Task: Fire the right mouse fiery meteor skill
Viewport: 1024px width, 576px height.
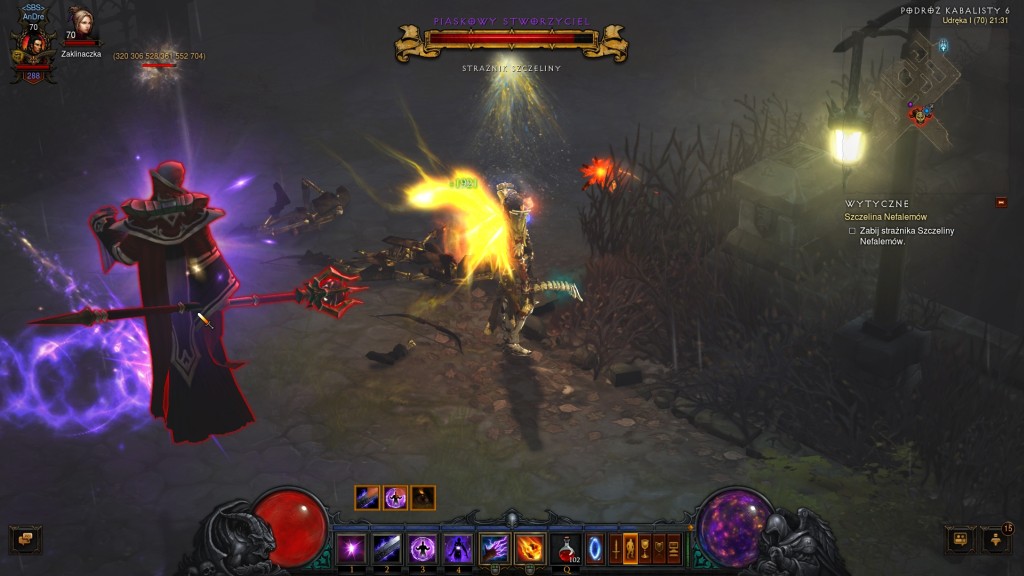Action: pyautogui.click(x=530, y=548)
